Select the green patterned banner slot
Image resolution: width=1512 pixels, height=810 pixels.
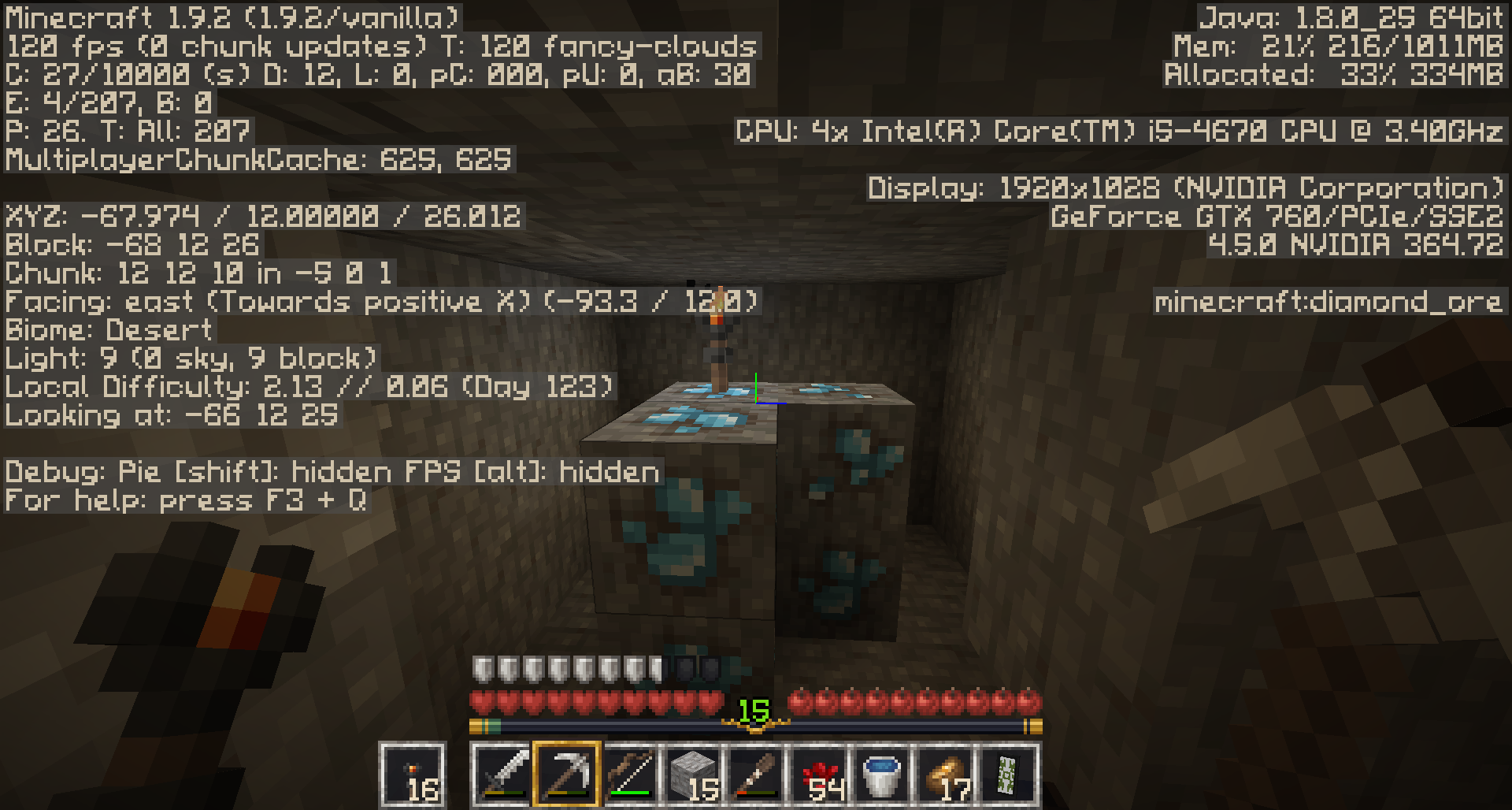(1008, 774)
